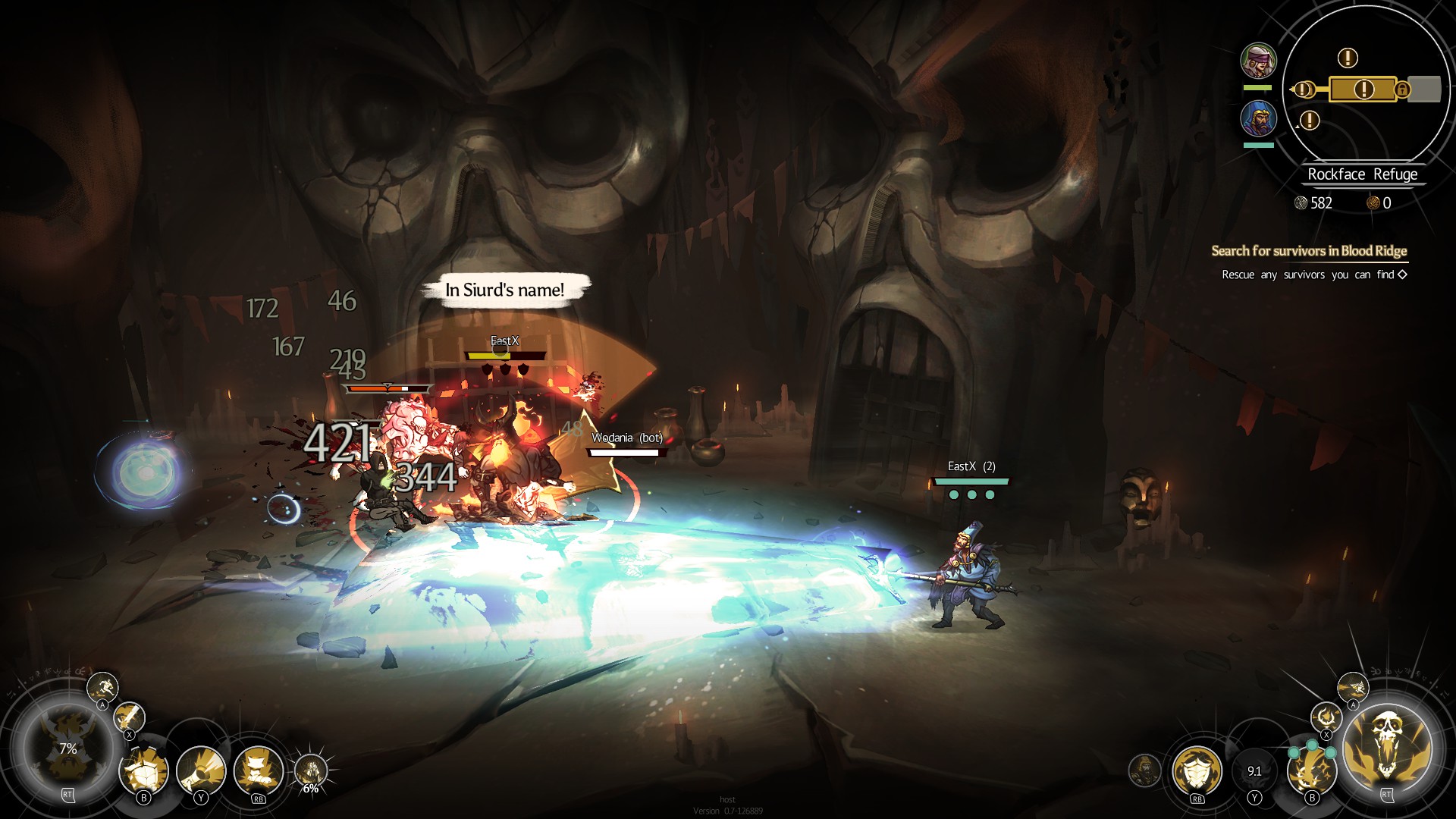Trigger the spiked flame ring ability
1456x819 pixels.
pyautogui.click(x=1326, y=717)
